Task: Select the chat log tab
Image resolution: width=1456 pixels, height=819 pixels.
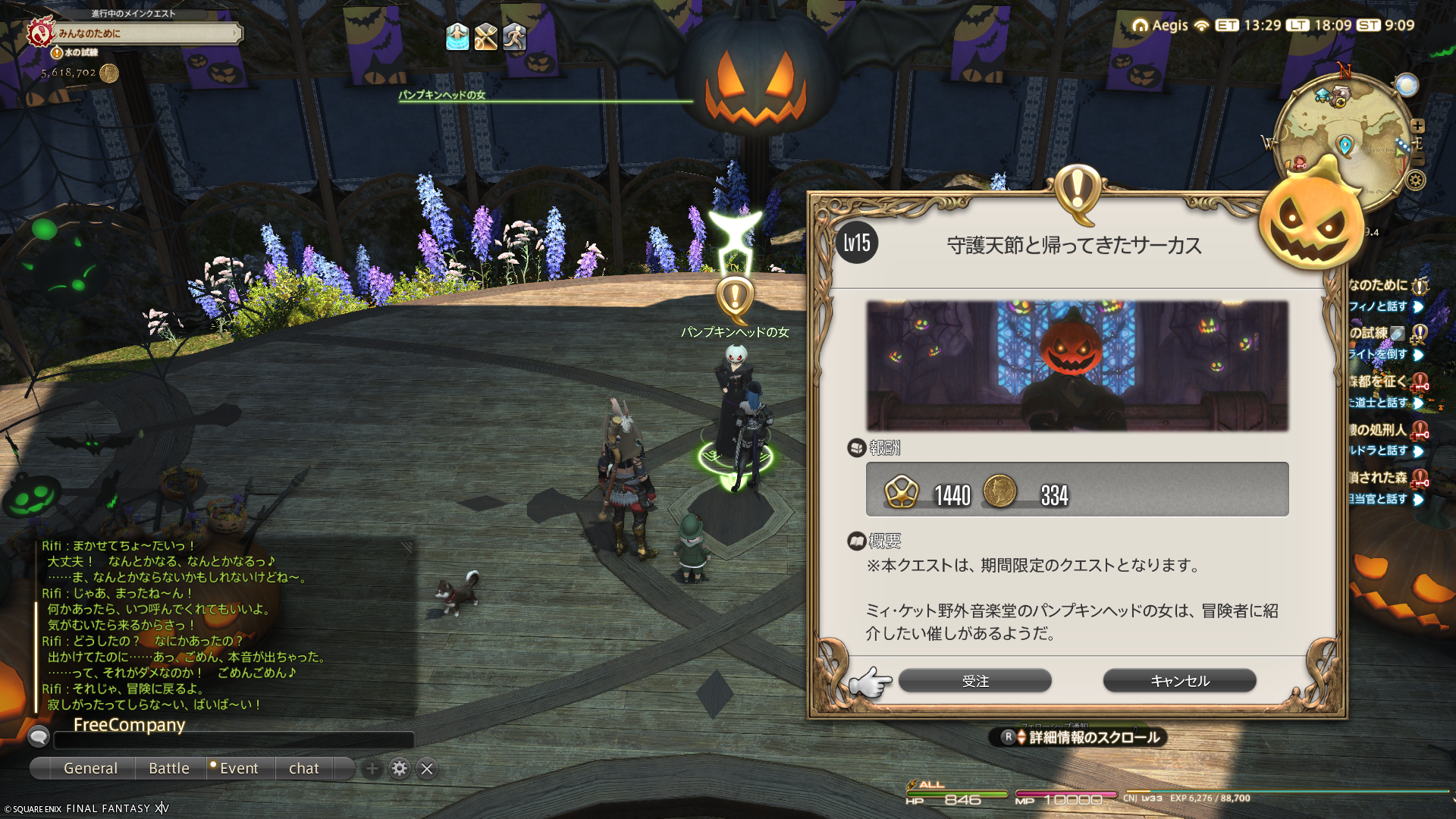Action: [304, 768]
